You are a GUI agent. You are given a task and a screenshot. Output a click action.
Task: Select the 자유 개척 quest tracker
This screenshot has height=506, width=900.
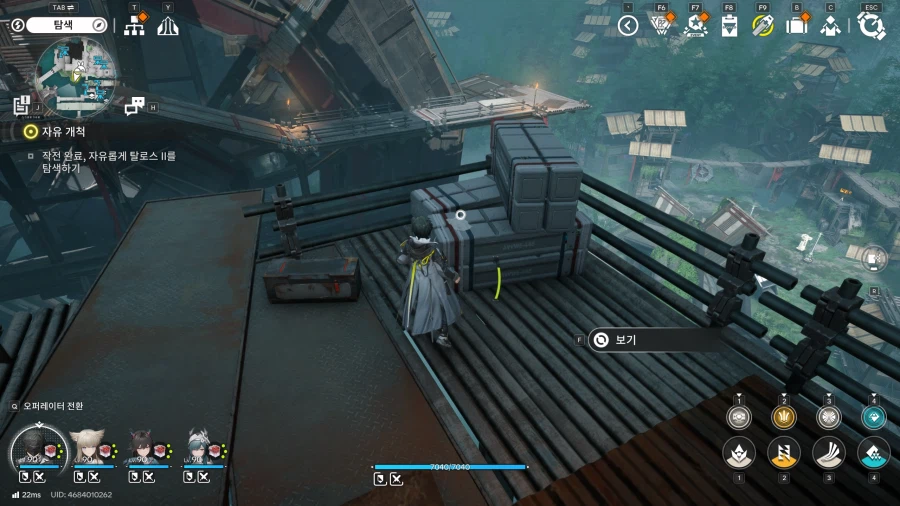62,131
